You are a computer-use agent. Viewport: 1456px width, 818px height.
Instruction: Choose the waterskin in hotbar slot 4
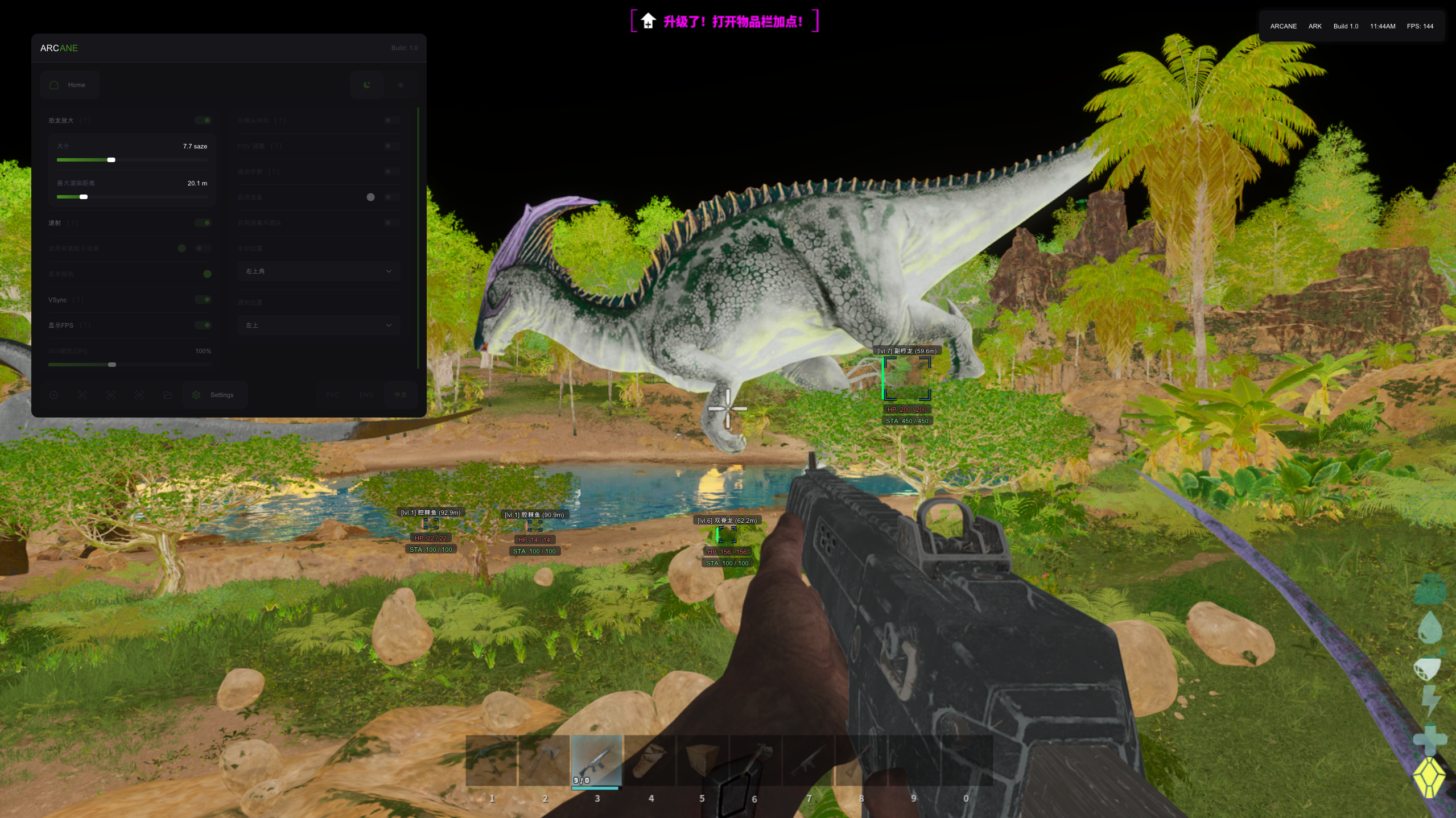point(649,761)
